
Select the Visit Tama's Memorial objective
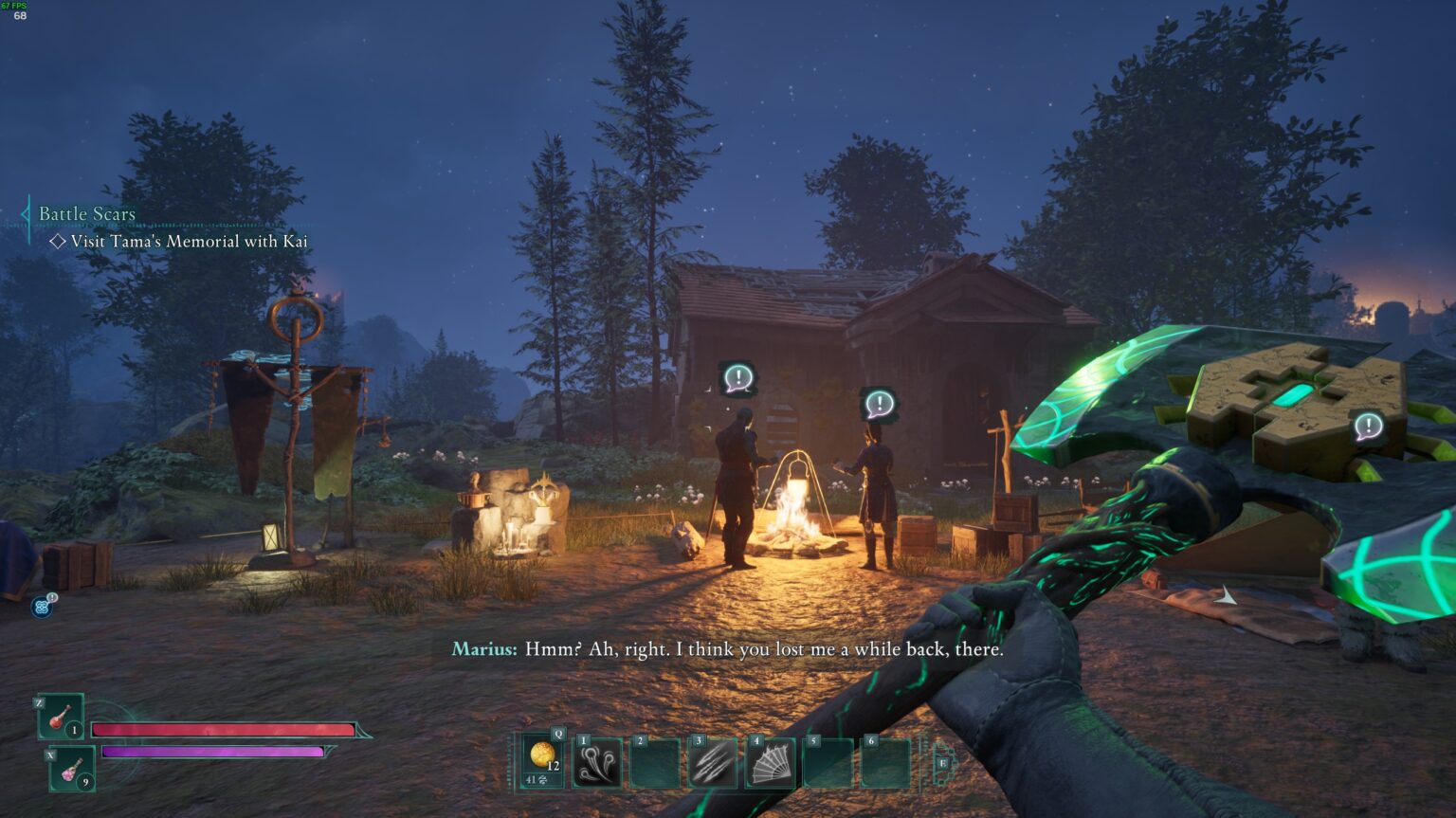[188, 242]
